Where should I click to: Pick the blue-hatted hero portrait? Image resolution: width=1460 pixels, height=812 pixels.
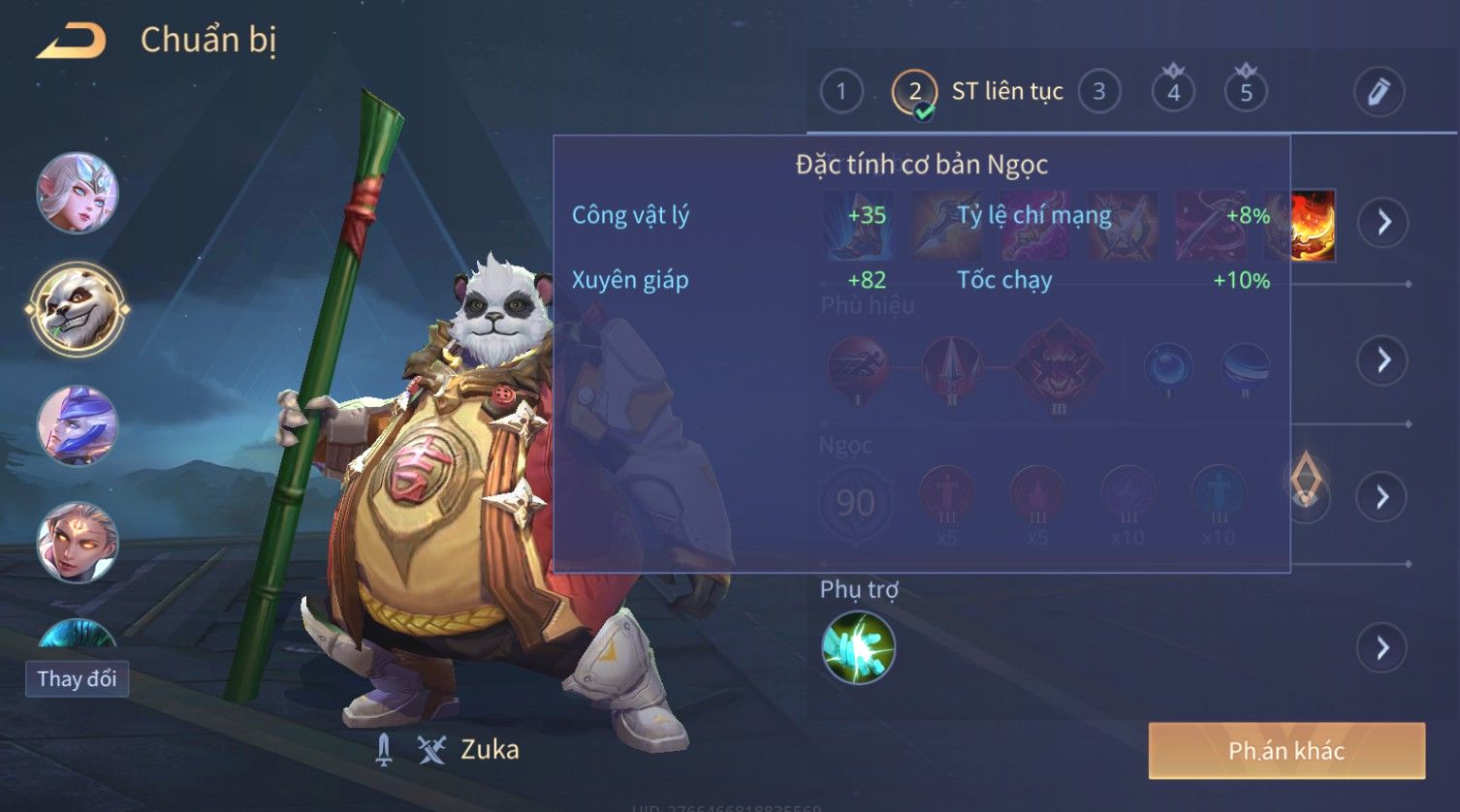click(77, 425)
